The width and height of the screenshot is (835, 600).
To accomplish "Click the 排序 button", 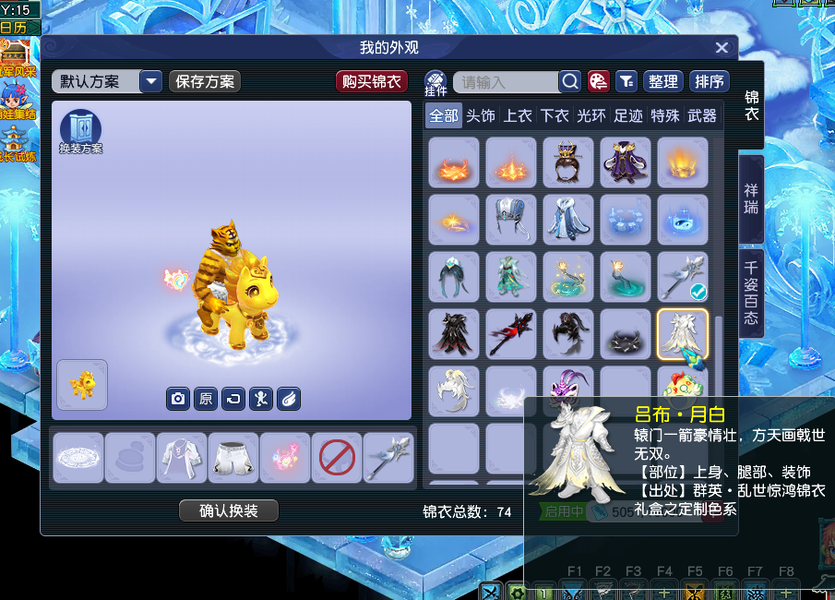I will 709,82.
